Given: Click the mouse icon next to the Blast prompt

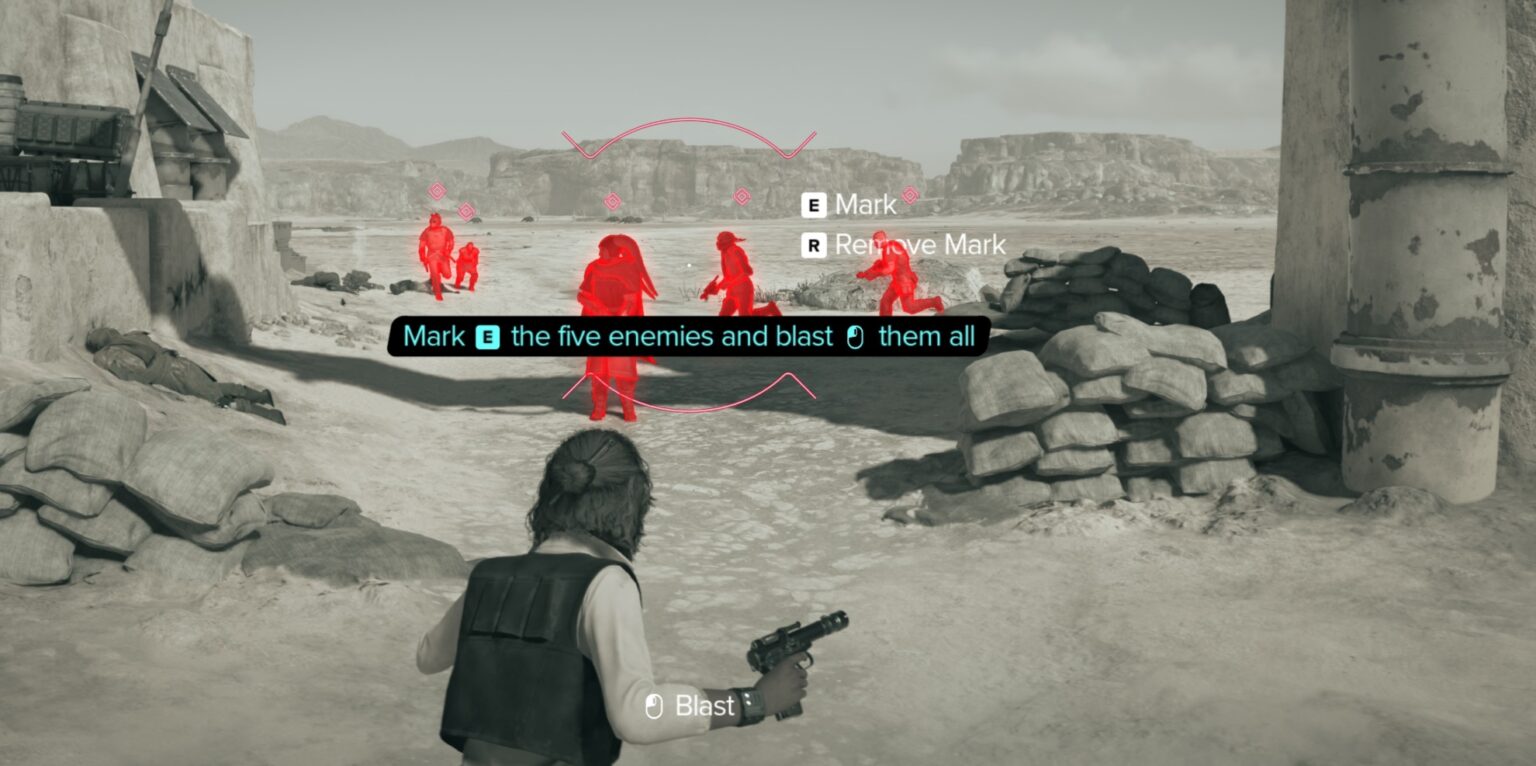Looking at the screenshot, I should (x=655, y=706).
